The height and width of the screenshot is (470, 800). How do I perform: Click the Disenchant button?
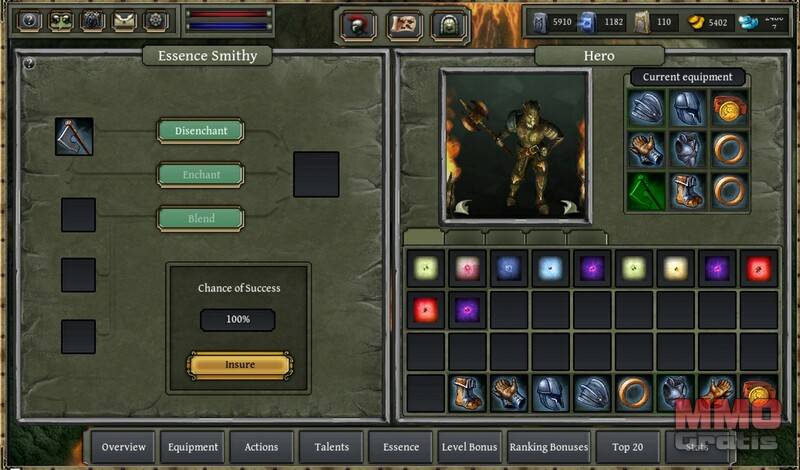tap(200, 131)
